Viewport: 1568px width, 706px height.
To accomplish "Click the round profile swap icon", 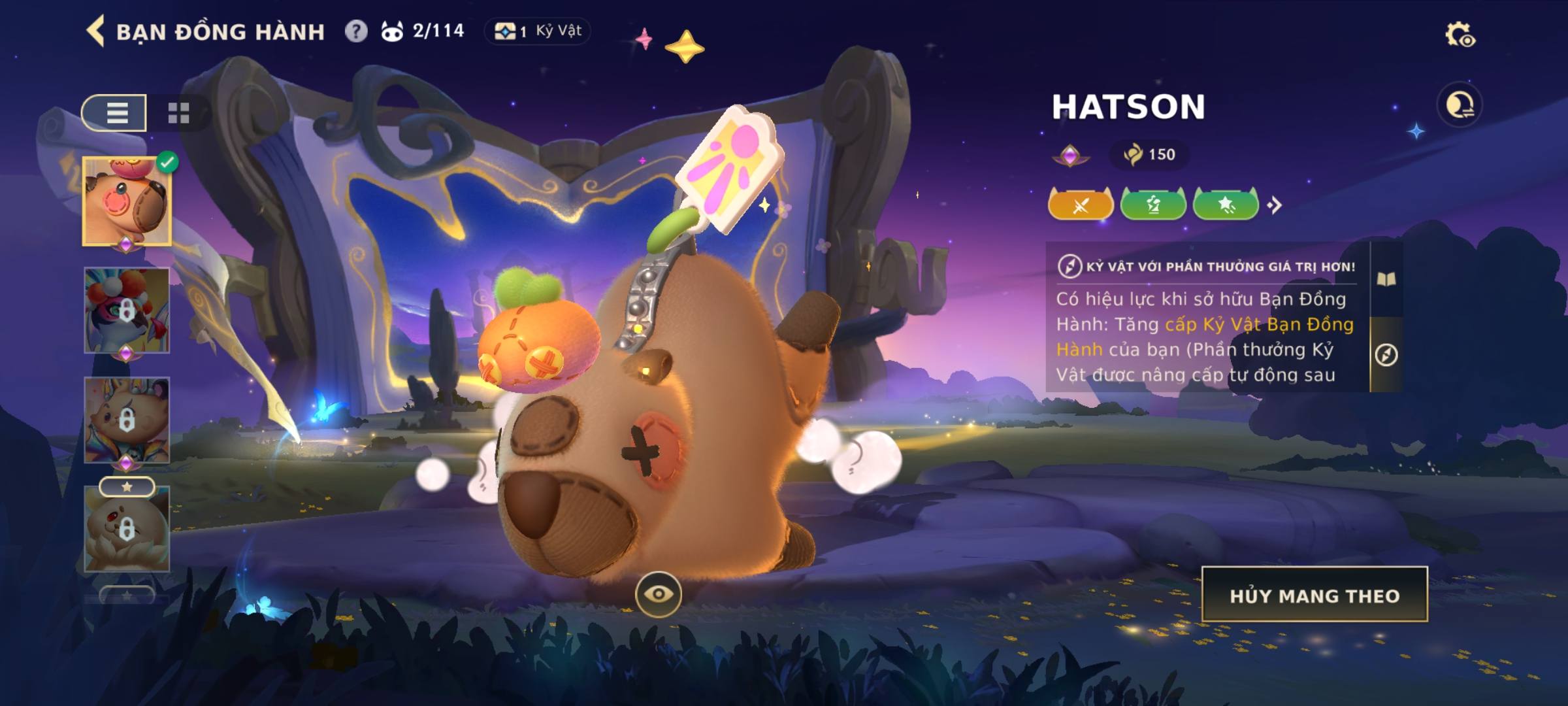I will pyautogui.click(x=1460, y=105).
